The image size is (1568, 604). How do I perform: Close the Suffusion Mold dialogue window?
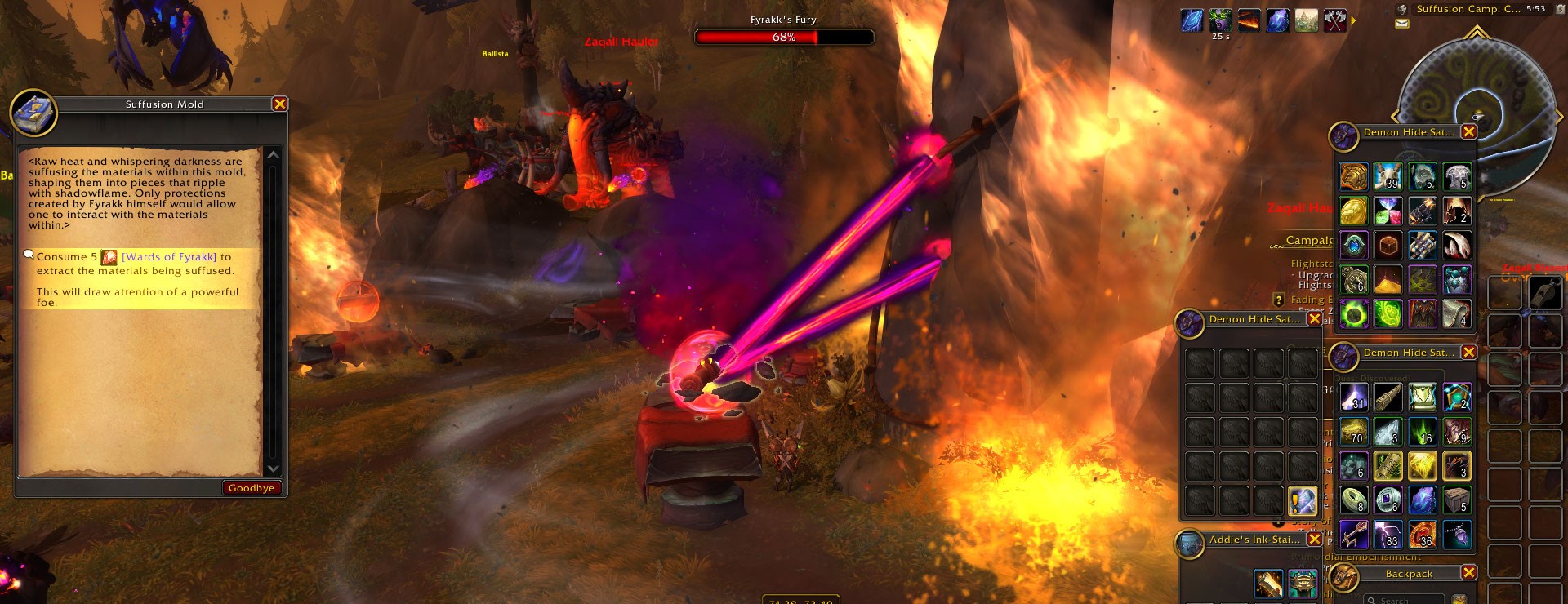tap(279, 104)
